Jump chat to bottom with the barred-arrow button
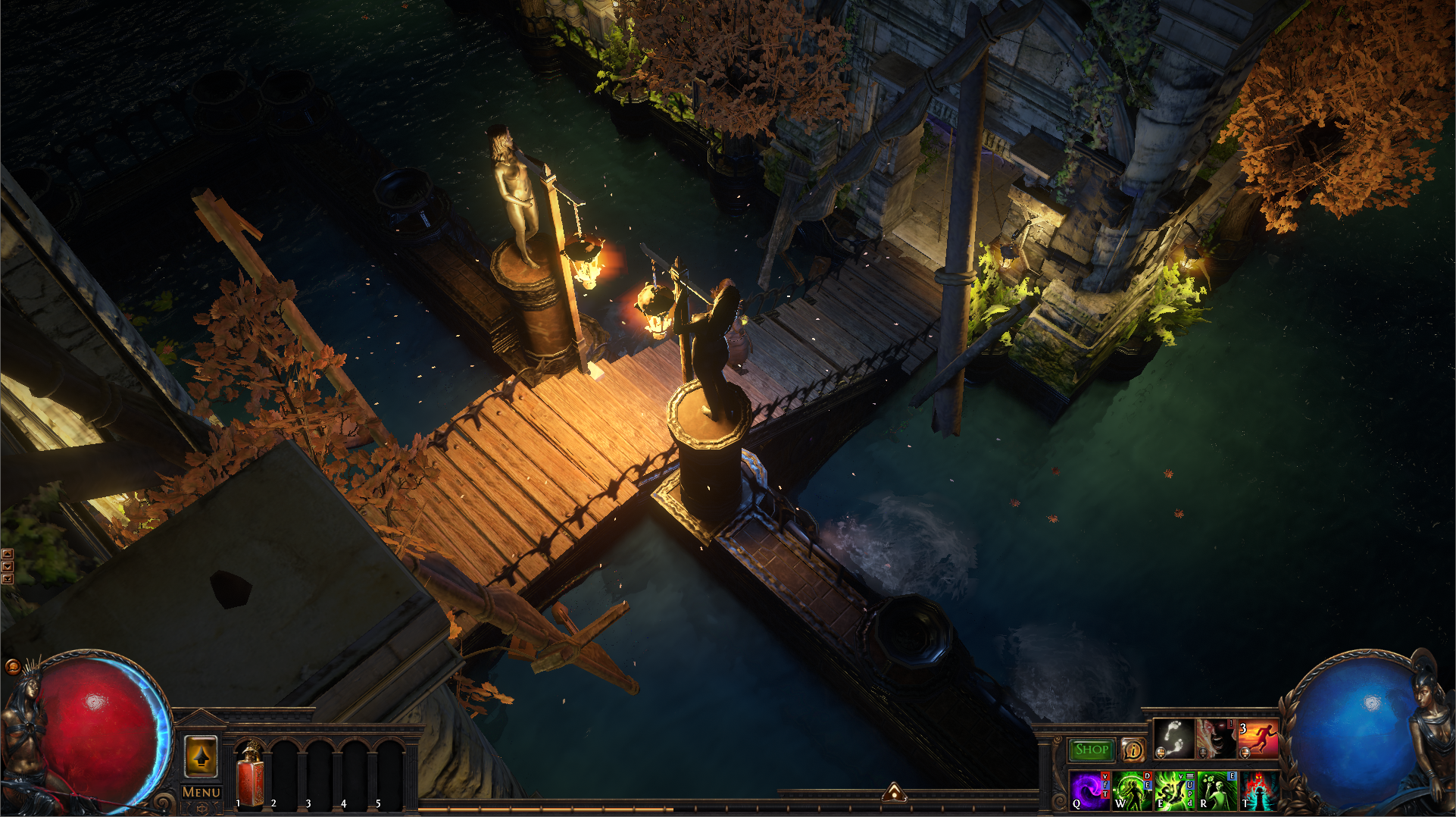This screenshot has width=1456, height=817. pos(8,579)
